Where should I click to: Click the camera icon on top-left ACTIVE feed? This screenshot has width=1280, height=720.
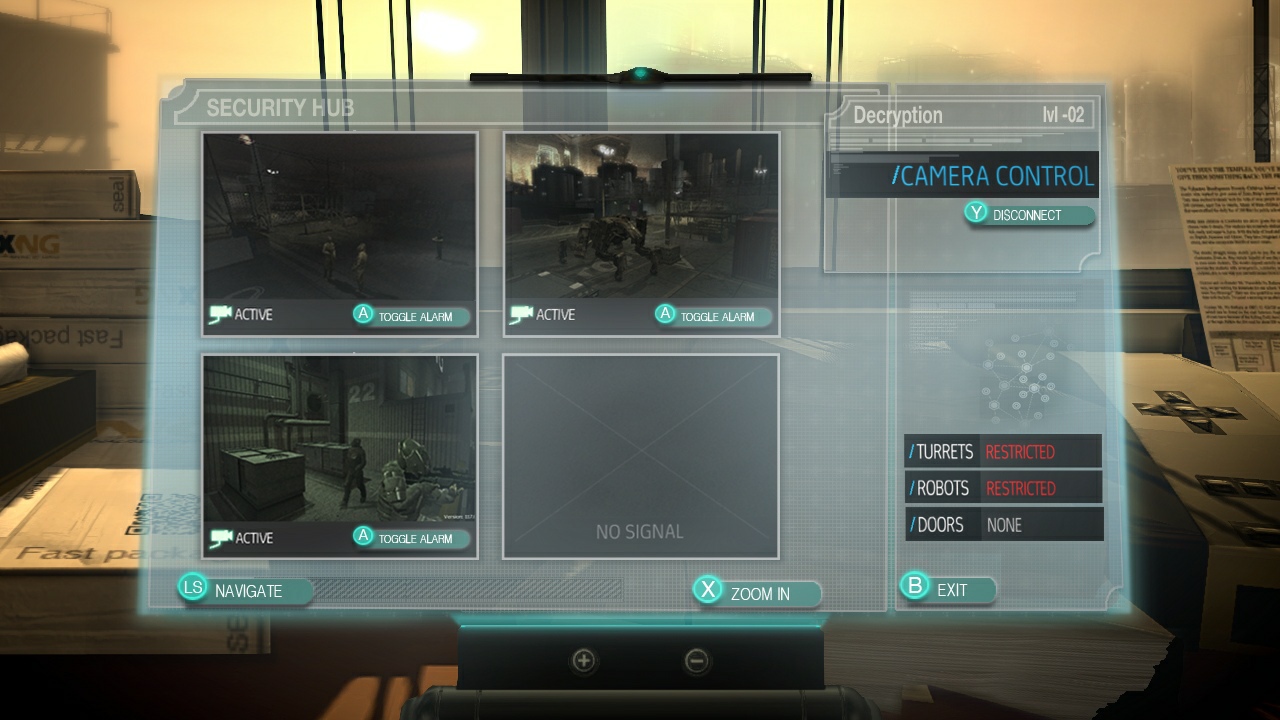click(222, 313)
